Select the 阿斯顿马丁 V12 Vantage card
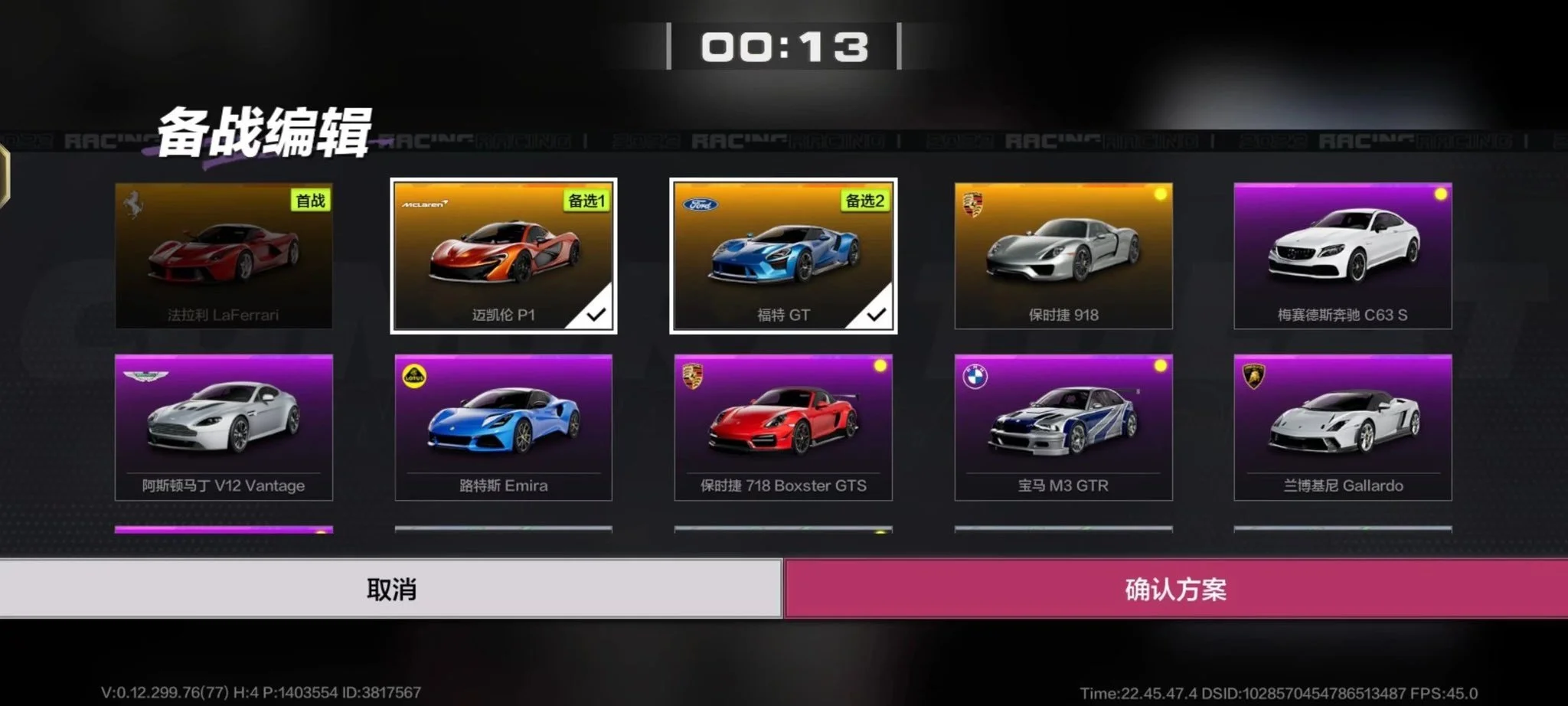Viewport: 1568px width, 706px height. coord(224,427)
